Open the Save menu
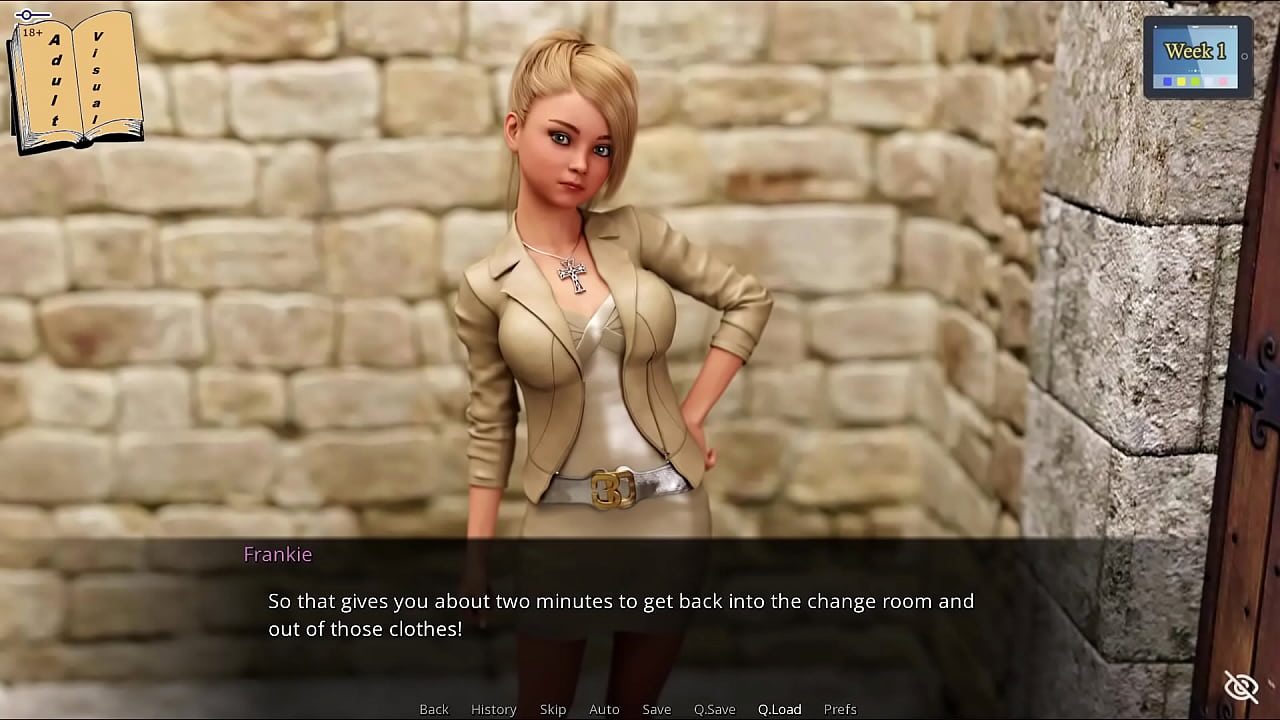The image size is (1280, 720). coord(656,709)
